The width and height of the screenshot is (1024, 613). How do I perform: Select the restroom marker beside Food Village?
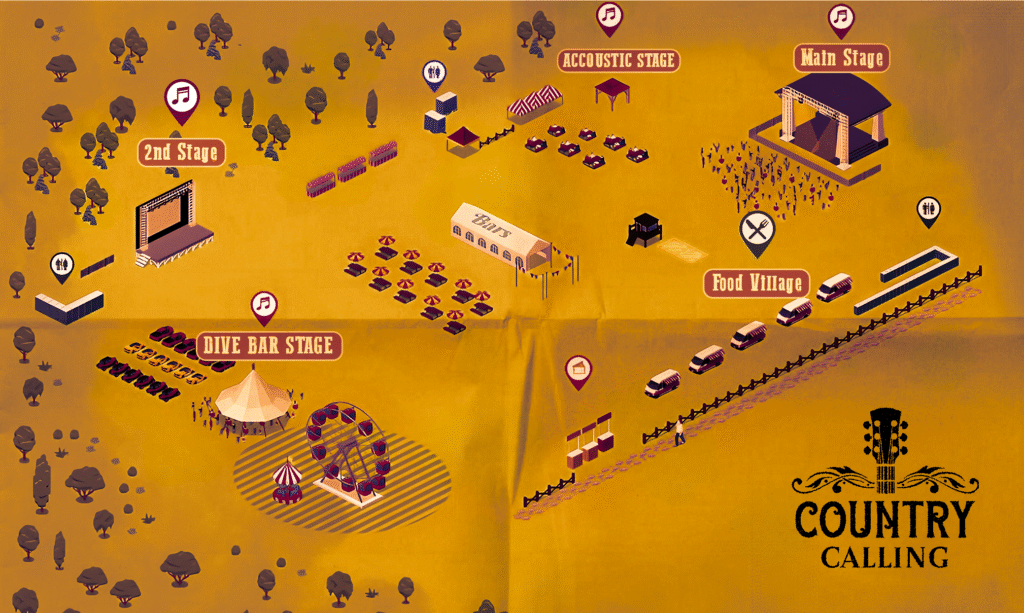[x=928, y=210]
